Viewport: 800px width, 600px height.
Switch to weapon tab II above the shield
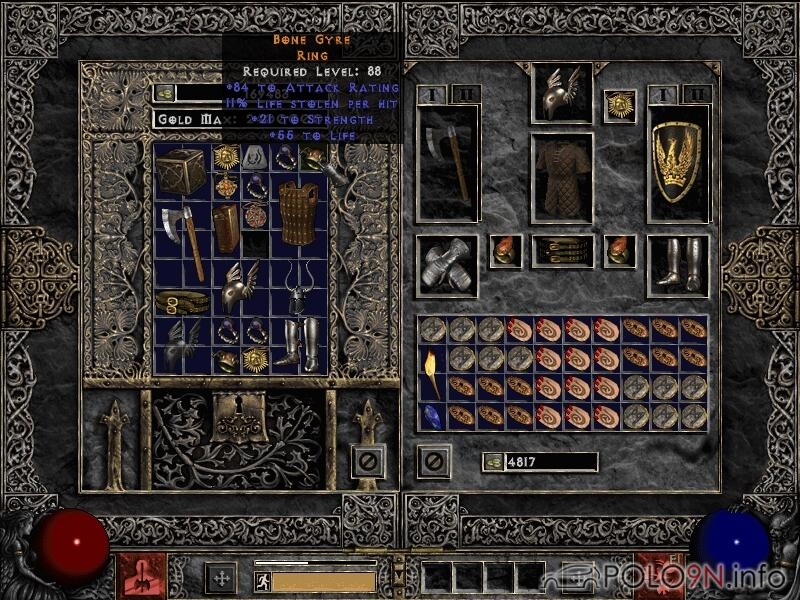(x=699, y=94)
